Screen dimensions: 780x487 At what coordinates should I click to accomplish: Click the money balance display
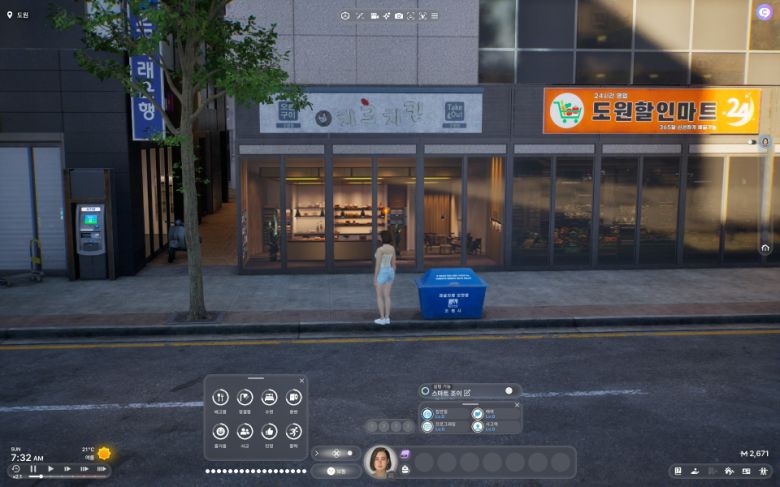click(x=755, y=453)
